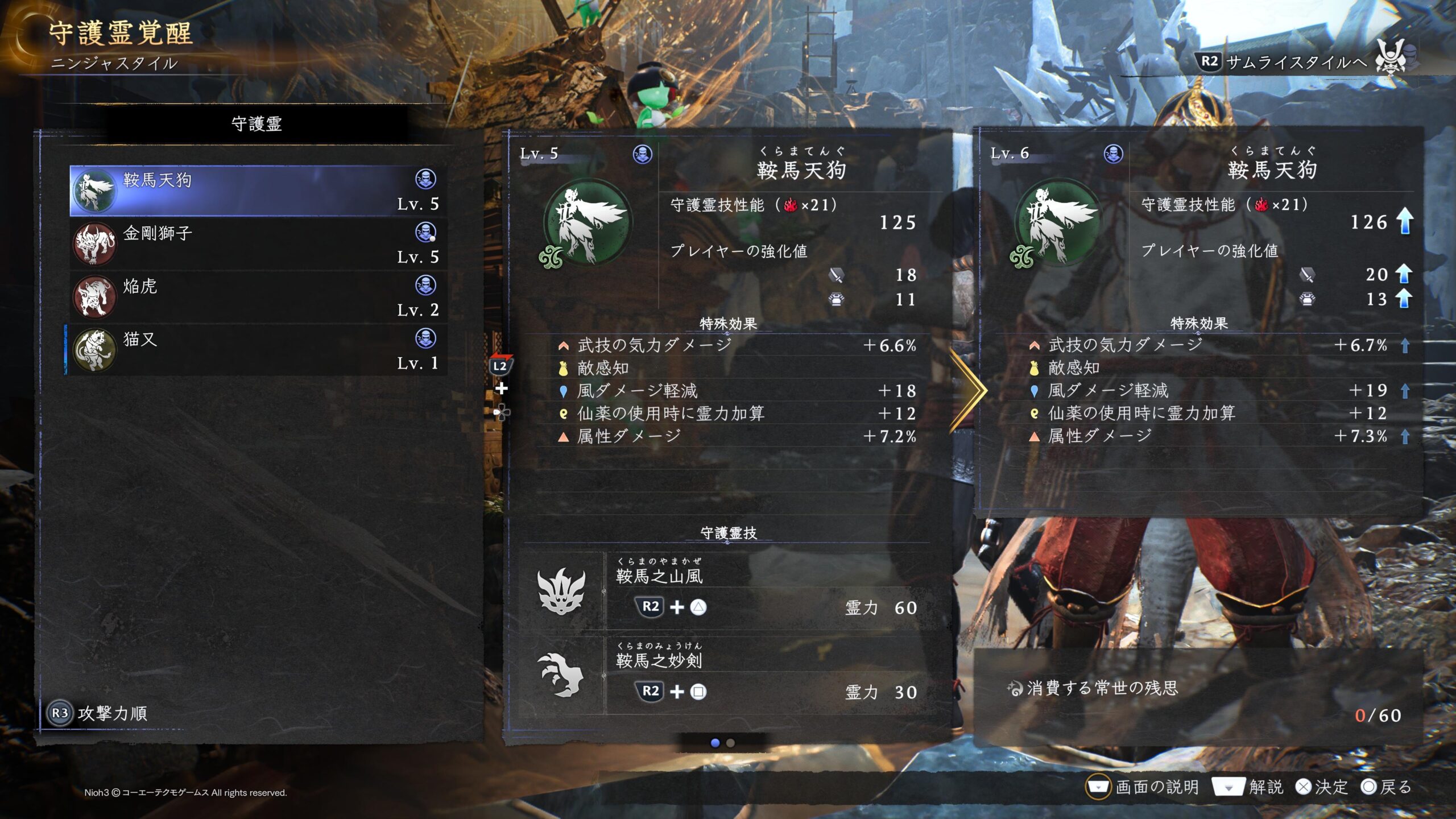1456x819 pixels.
Task: Open the 画面の説明 screen help
Action: click(1143, 787)
